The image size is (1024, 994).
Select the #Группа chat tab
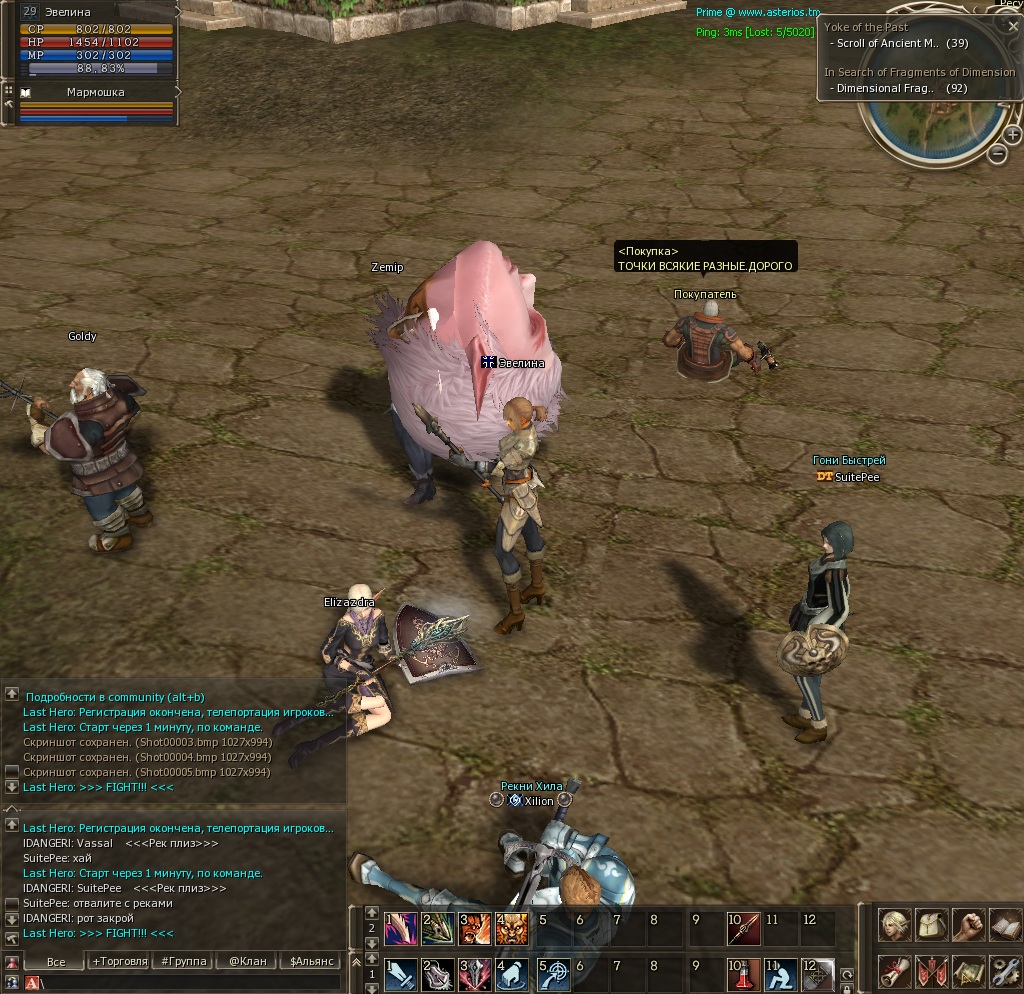tap(182, 962)
